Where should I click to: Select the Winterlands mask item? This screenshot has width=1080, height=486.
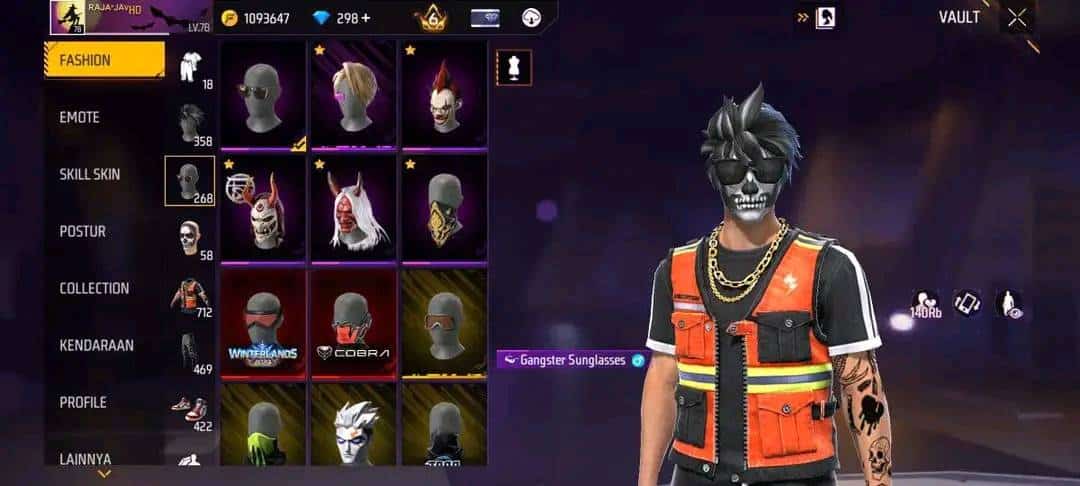pyautogui.click(x=263, y=323)
